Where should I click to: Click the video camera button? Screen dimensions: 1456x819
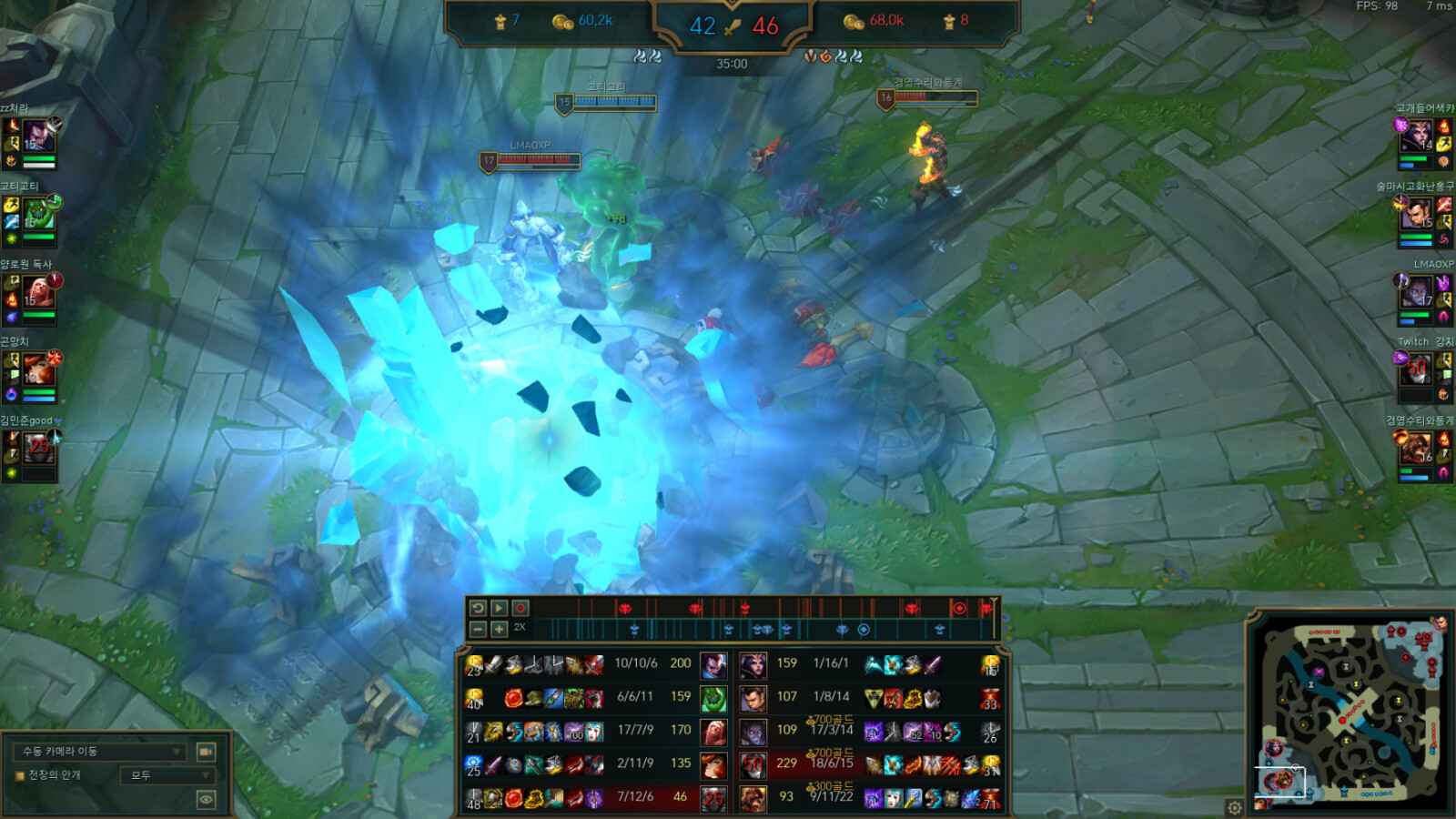206,752
